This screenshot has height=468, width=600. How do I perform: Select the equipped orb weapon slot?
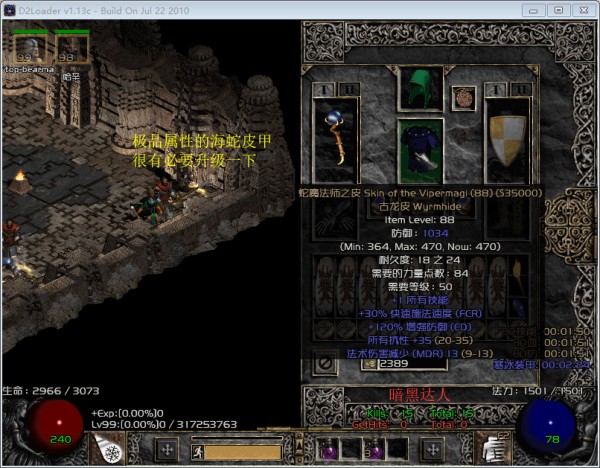coord(335,141)
